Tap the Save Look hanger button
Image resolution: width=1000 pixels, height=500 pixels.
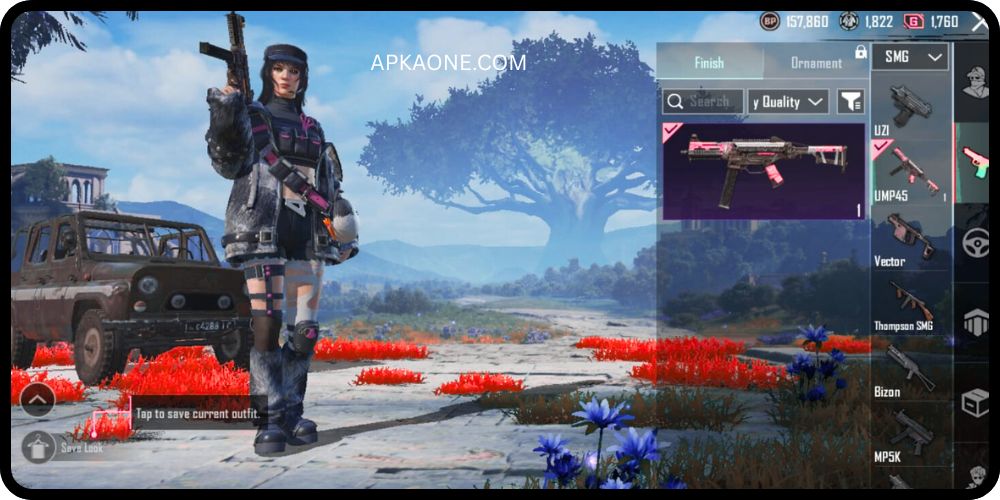(38, 447)
